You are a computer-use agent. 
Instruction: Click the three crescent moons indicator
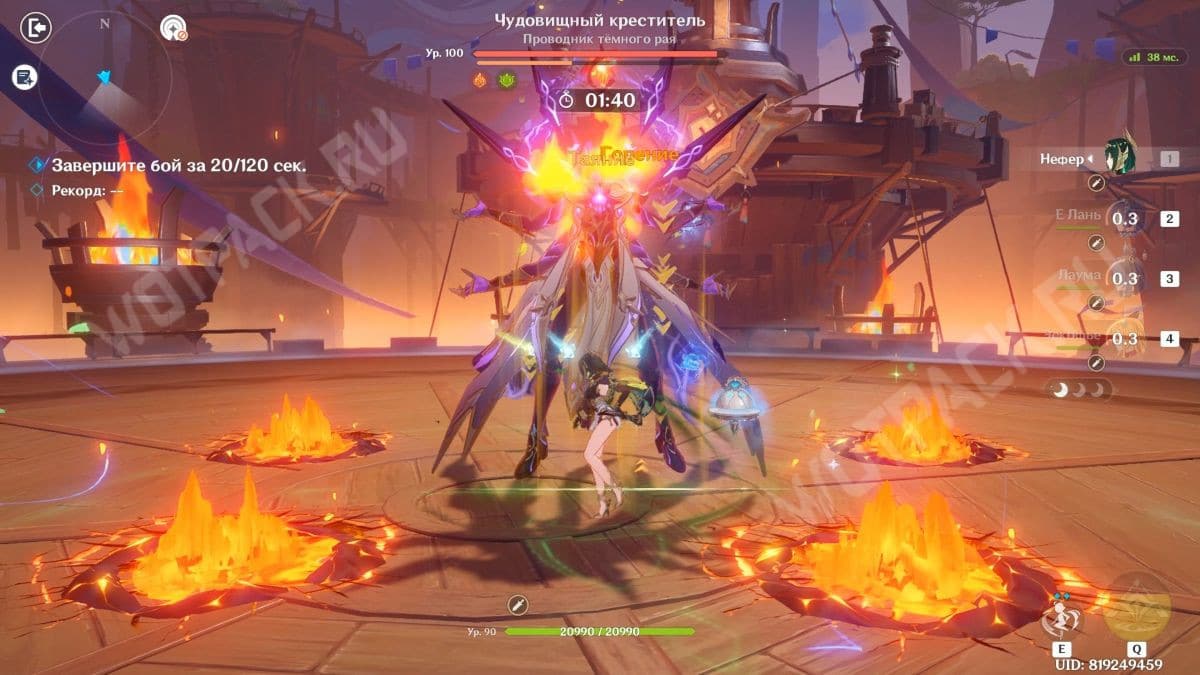click(x=1078, y=390)
